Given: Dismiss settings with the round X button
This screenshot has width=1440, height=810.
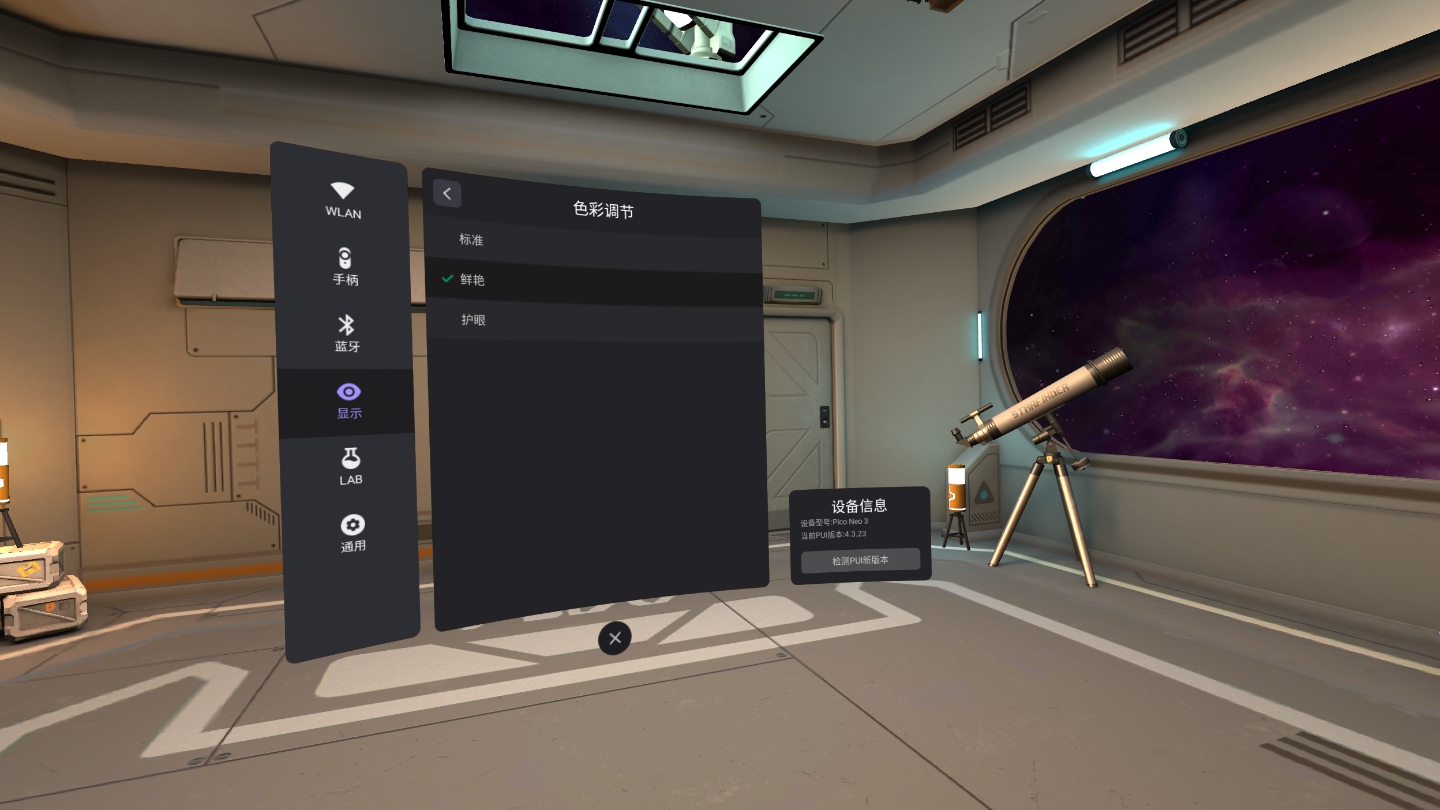Looking at the screenshot, I should [614, 638].
